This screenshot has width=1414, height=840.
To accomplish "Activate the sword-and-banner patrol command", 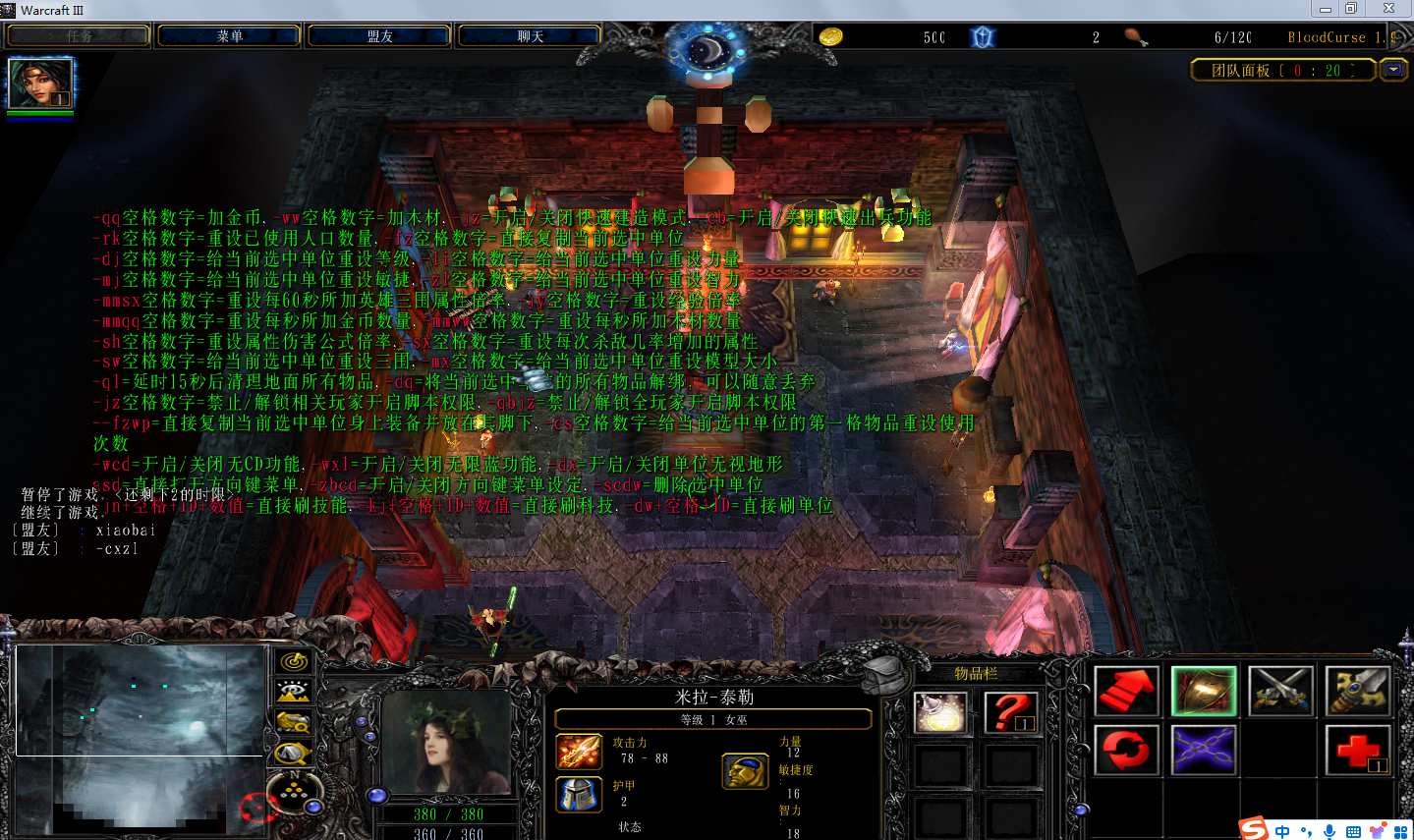I will [x=1357, y=691].
